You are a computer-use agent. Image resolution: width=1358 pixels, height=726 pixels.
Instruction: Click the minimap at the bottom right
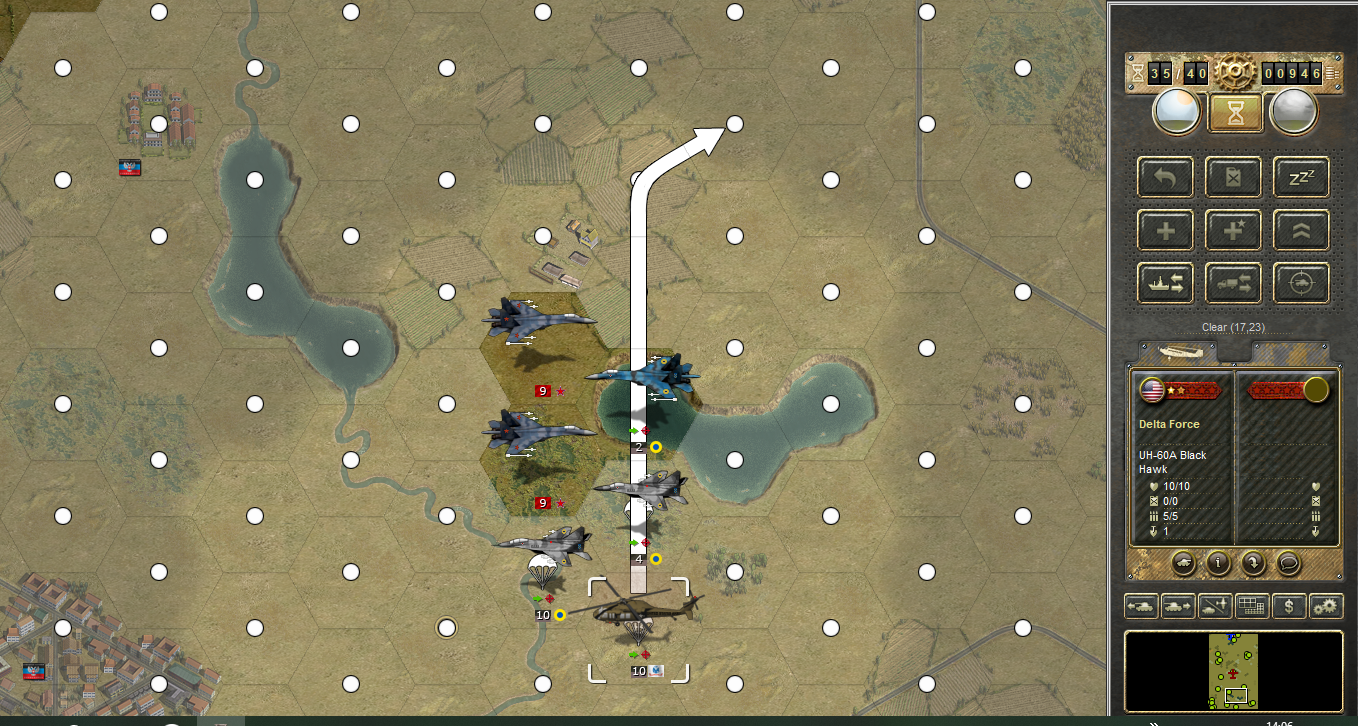[1233, 670]
